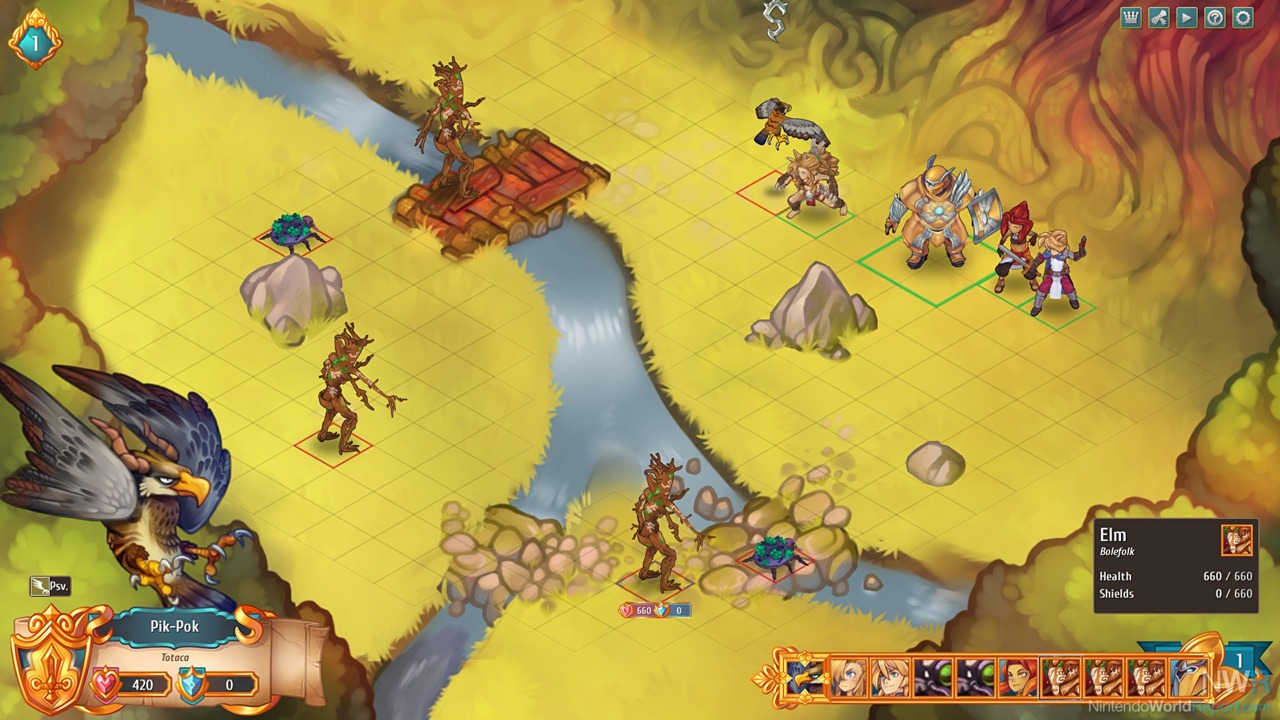Open the scroll log button
Image resolution: width=1280 pixels, height=720 pixels.
coord(1159,17)
